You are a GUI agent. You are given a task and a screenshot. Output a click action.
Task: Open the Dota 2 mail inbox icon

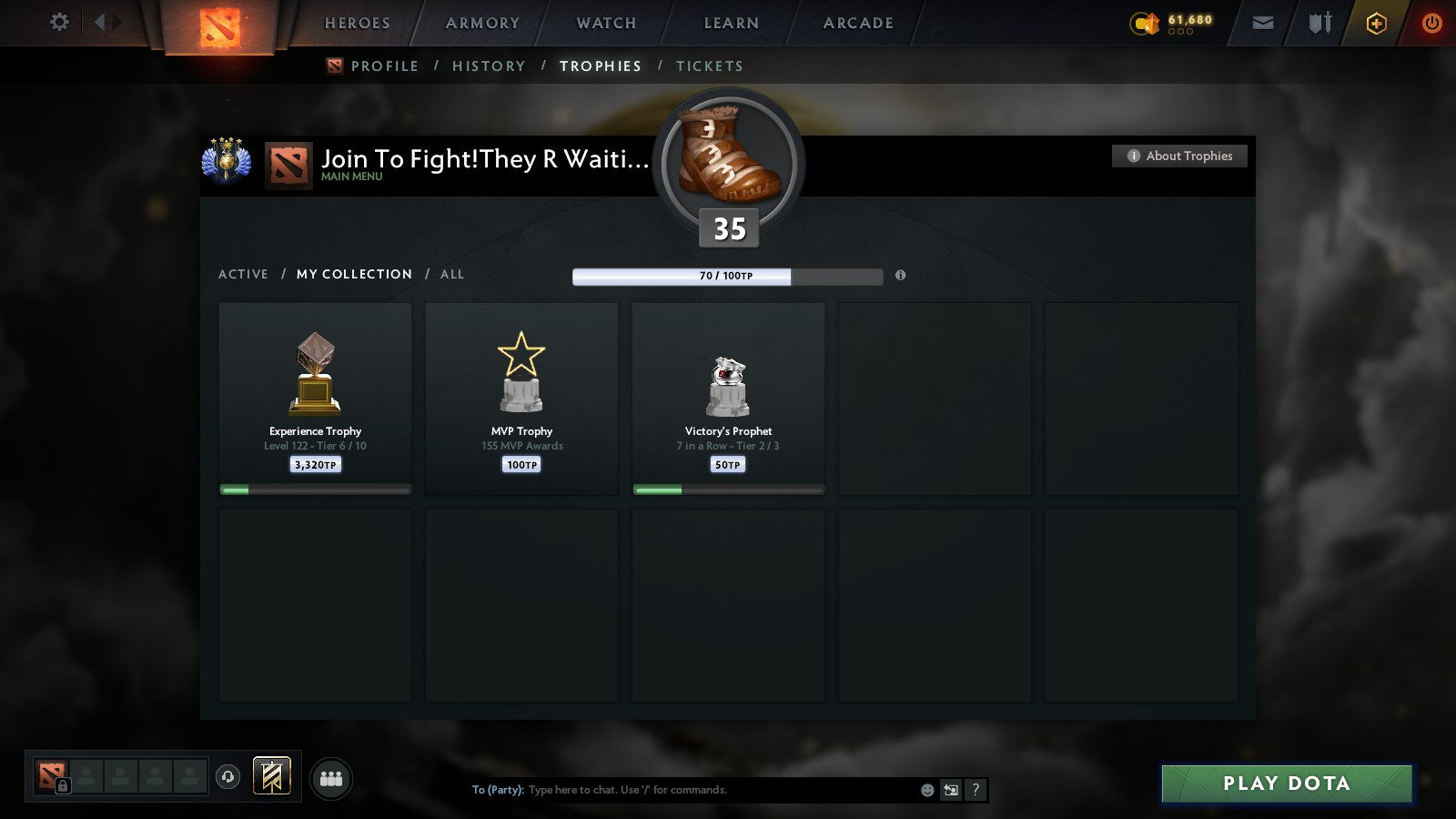(x=1263, y=23)
